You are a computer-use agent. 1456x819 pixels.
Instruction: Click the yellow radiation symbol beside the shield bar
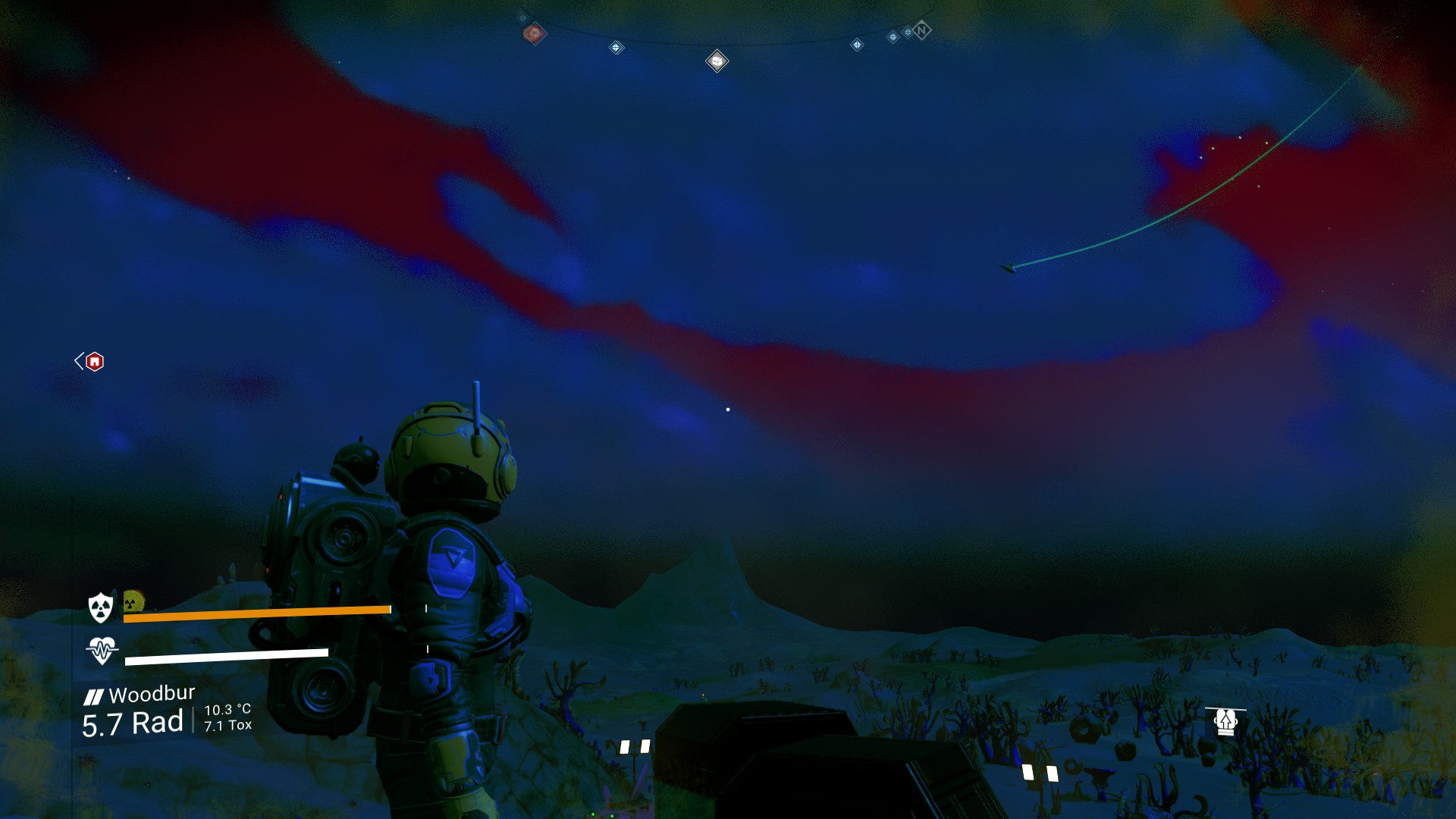tap(130, 604)
